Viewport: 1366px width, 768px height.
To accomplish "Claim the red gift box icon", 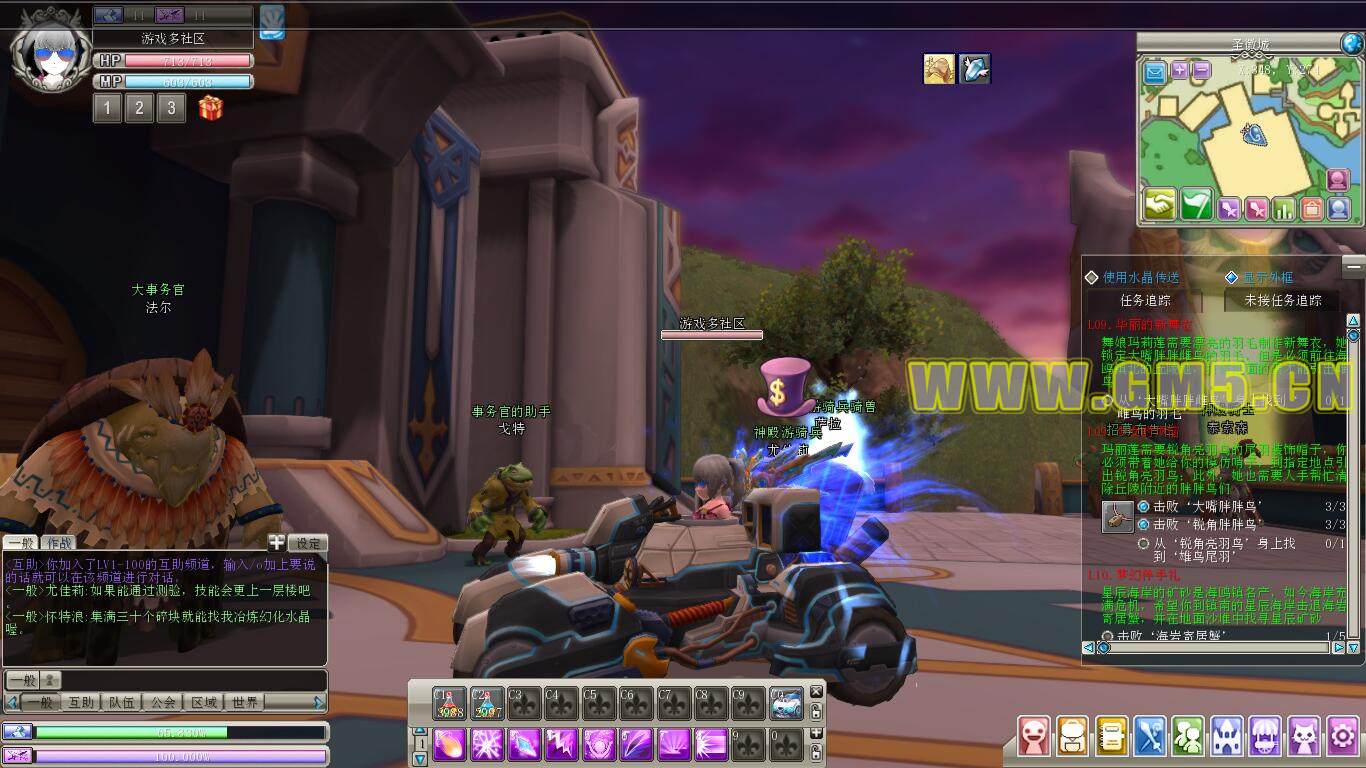I will pyautogui.click(x=210, y=108).
